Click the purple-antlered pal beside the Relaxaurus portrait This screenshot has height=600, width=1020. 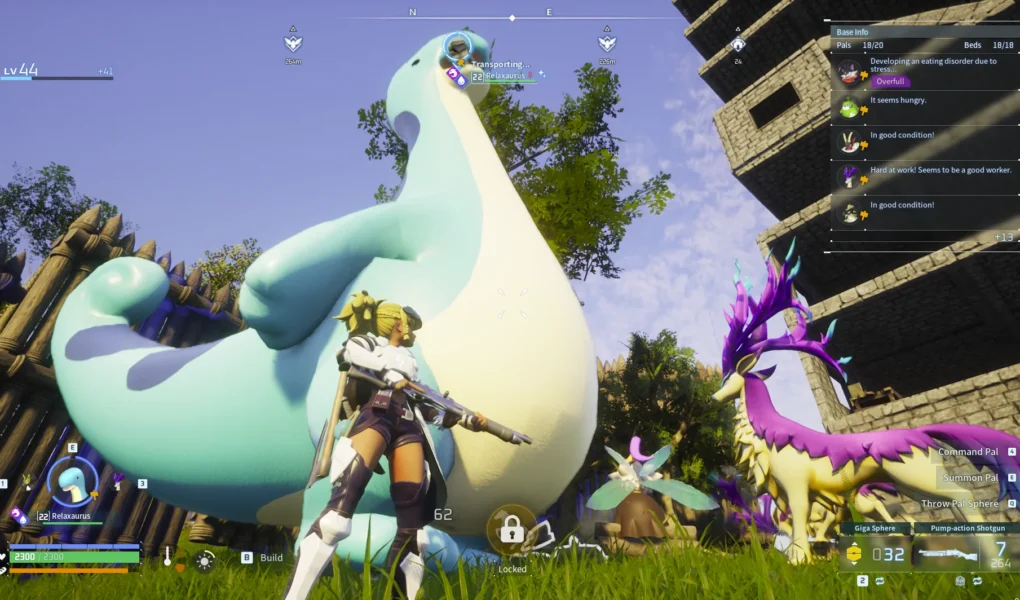118,482
